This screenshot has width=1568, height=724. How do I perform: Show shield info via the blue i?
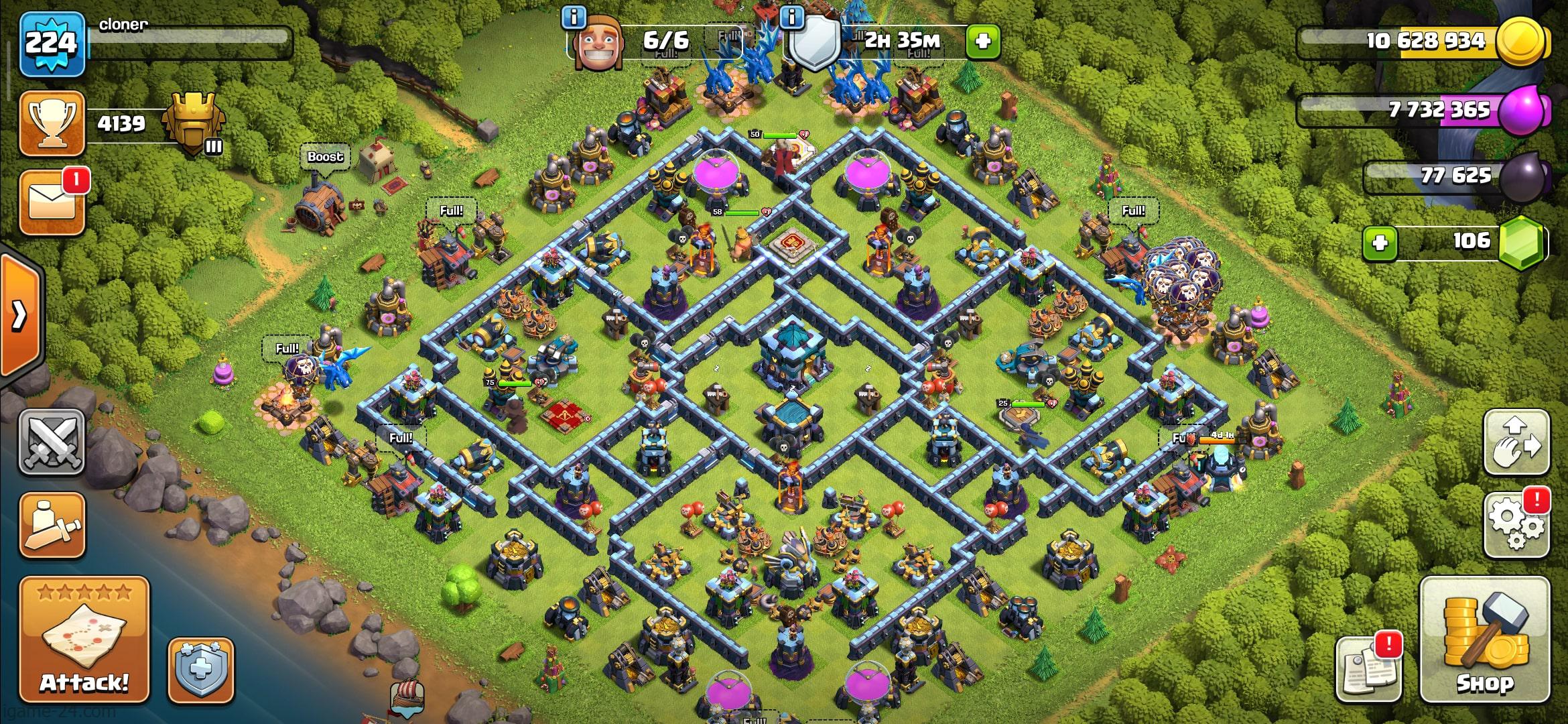(792, 17)
